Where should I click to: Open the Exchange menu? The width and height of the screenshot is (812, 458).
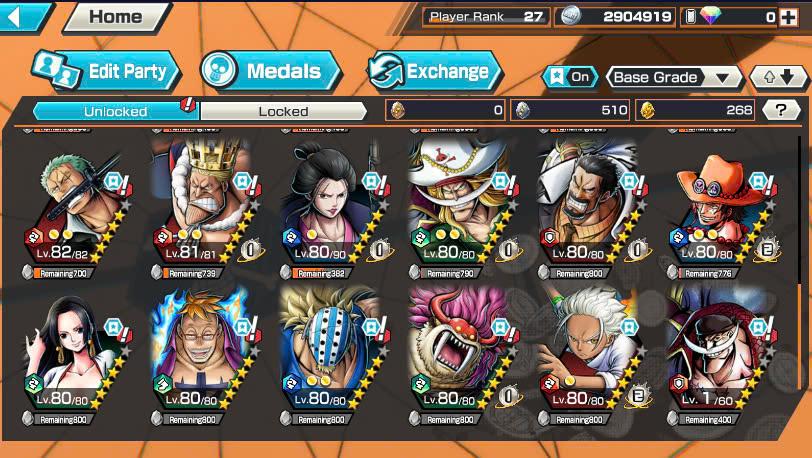click(x=432, y=71)
